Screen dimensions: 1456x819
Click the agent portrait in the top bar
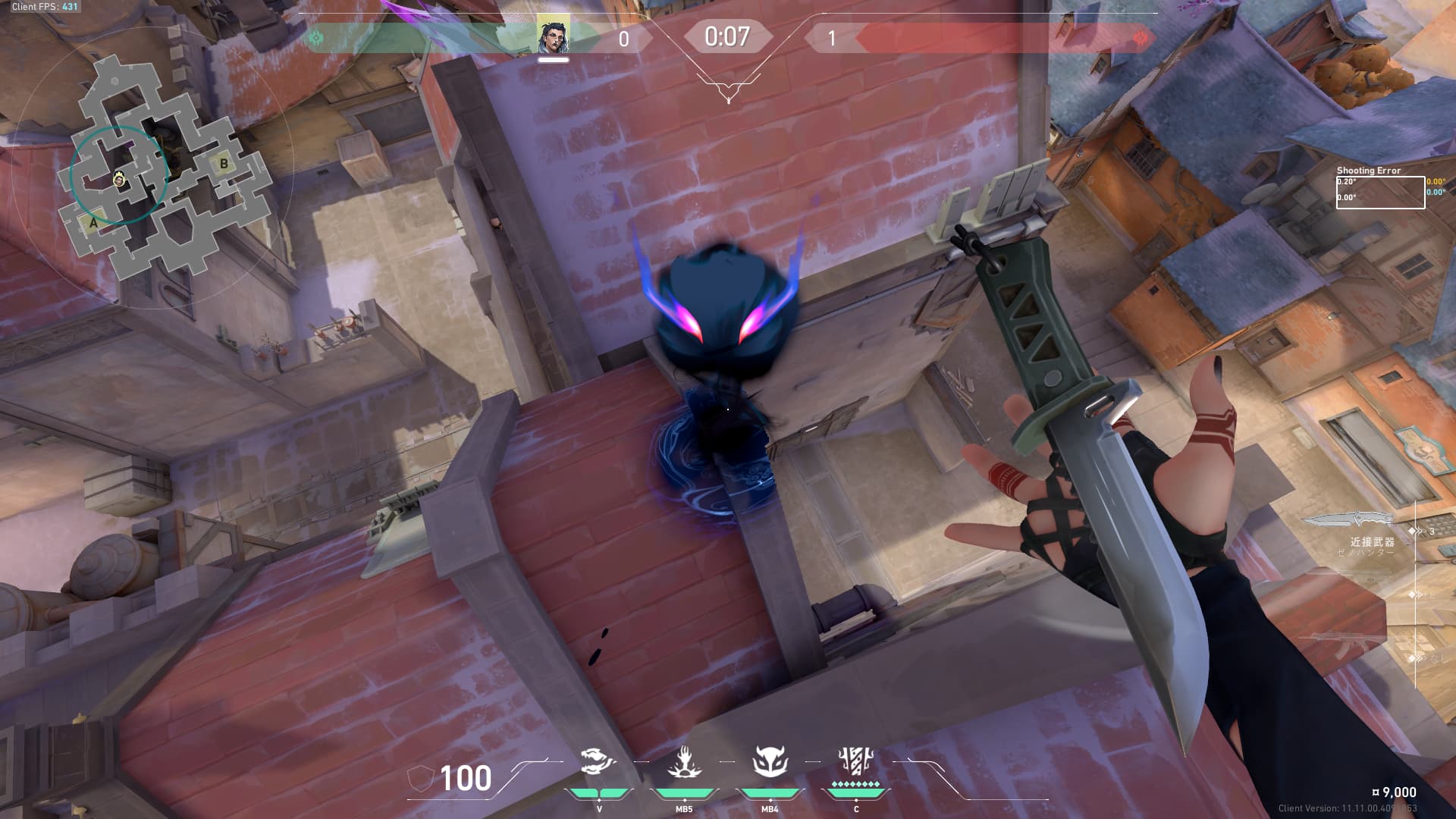553,36
